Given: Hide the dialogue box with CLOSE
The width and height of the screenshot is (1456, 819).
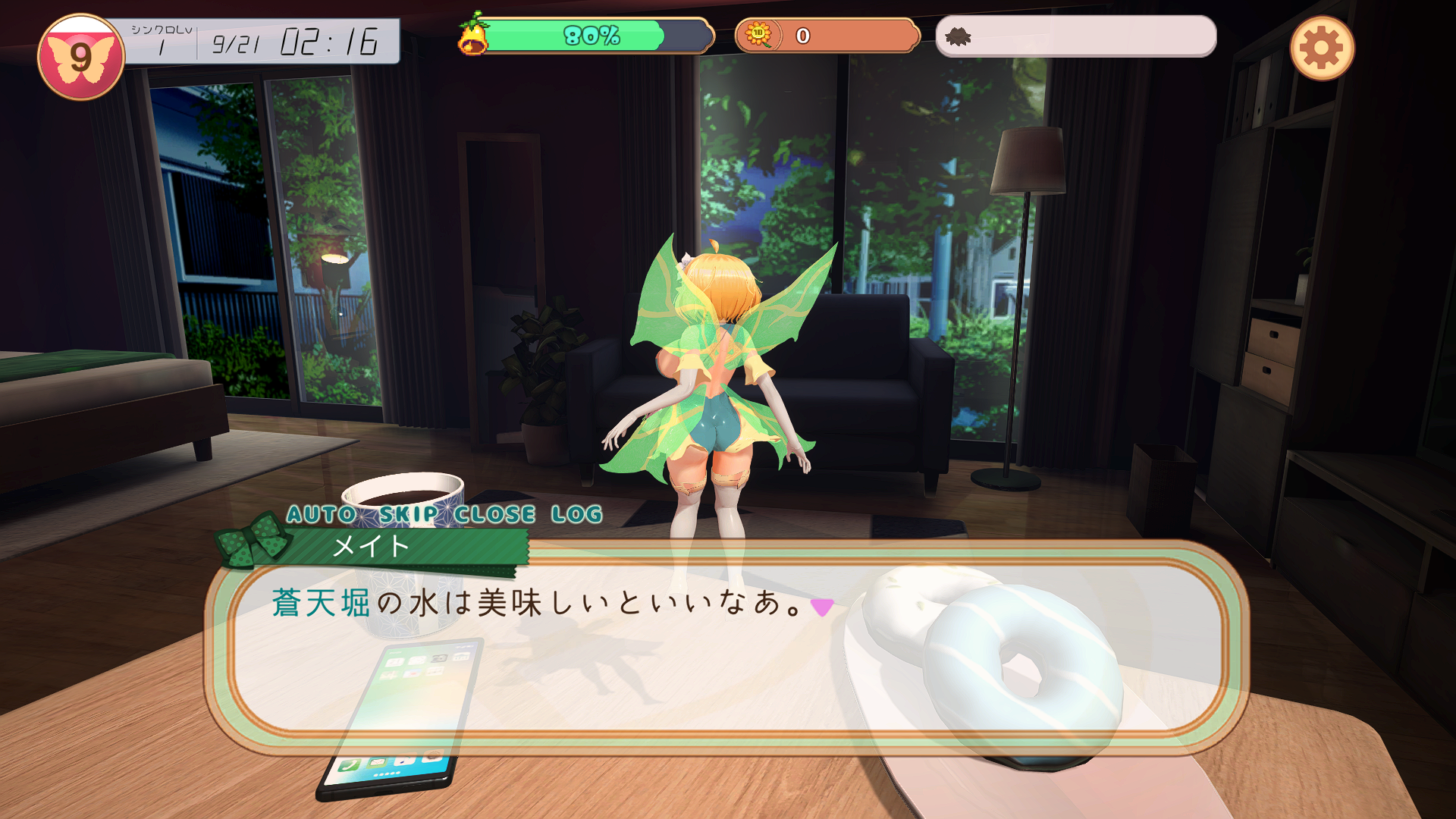Looking at the screenshot, I should pyautogui.click(x=495, y=514).
